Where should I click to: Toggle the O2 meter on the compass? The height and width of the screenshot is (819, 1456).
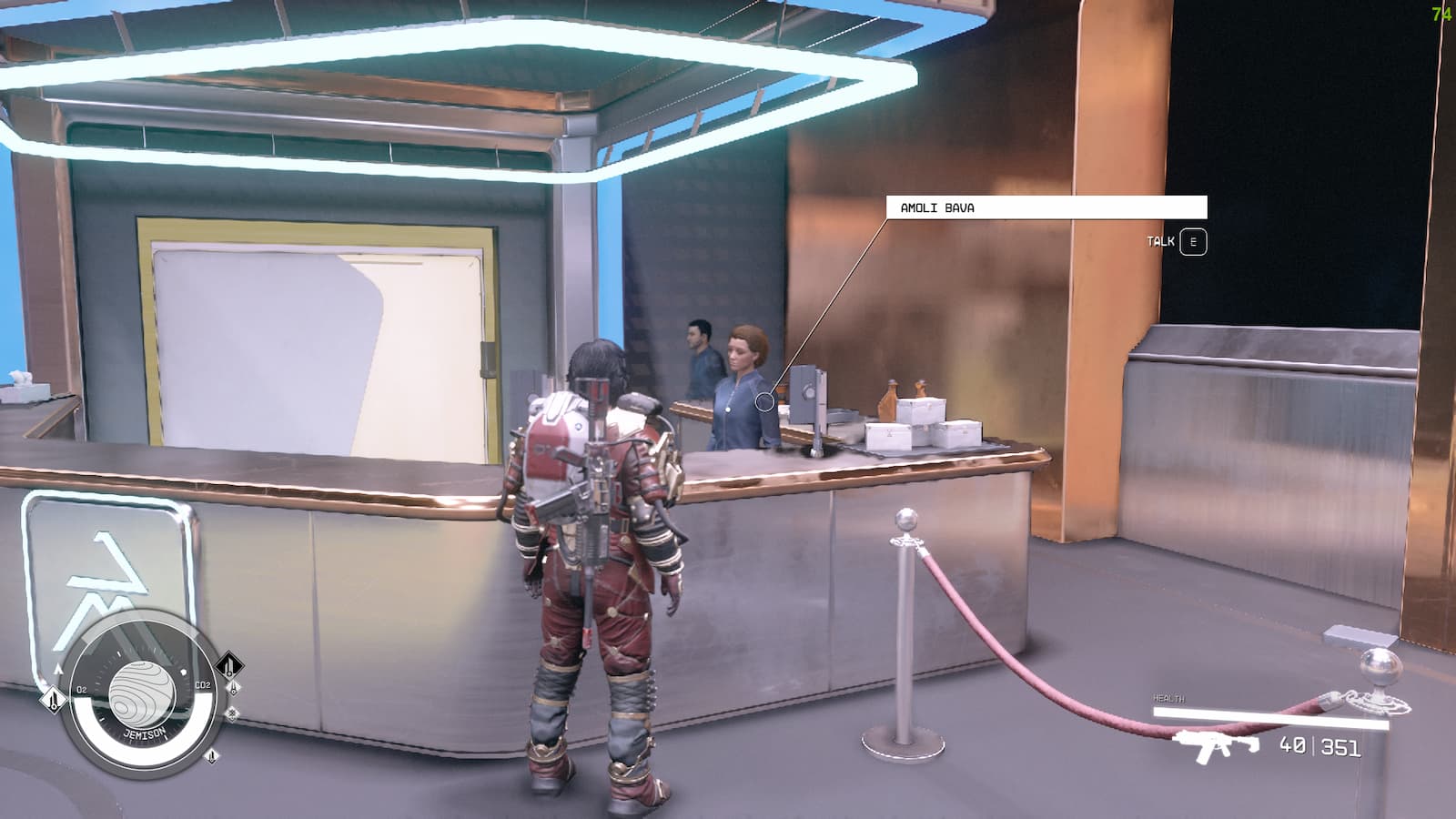pos(82,688)
